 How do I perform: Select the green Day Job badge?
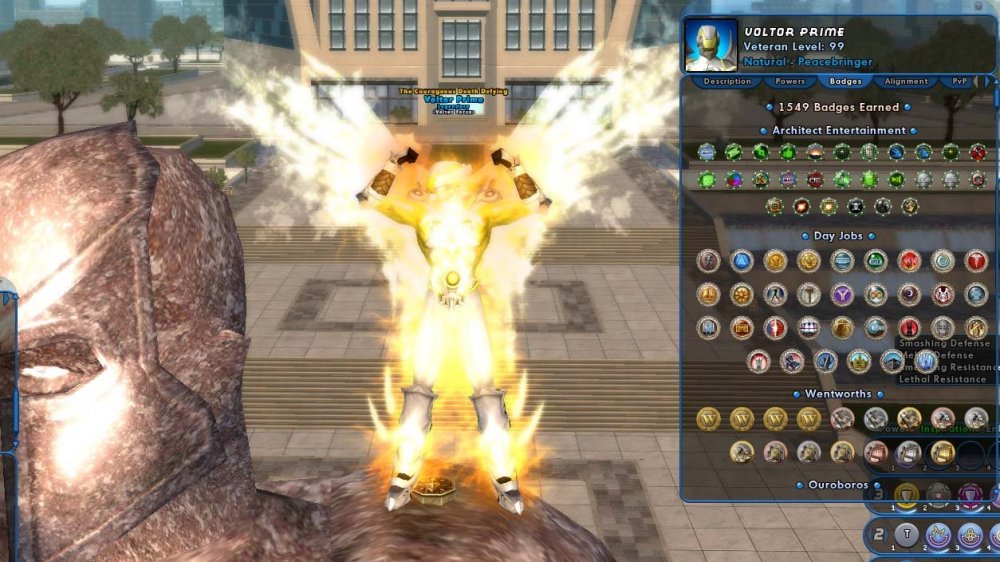(876, 261)
